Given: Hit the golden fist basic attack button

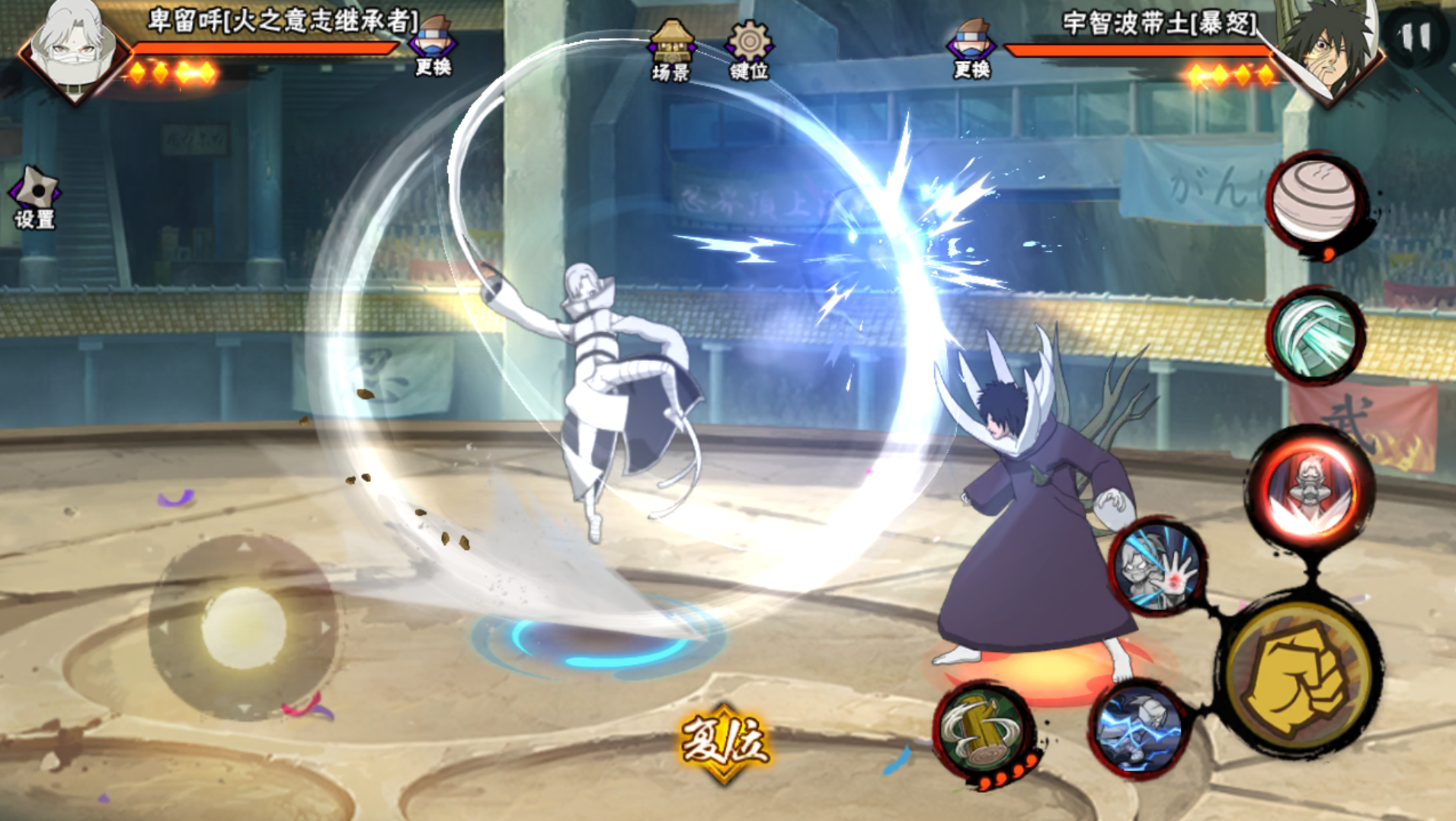Looking at the screenshot, I should (x=1298, y=678).
